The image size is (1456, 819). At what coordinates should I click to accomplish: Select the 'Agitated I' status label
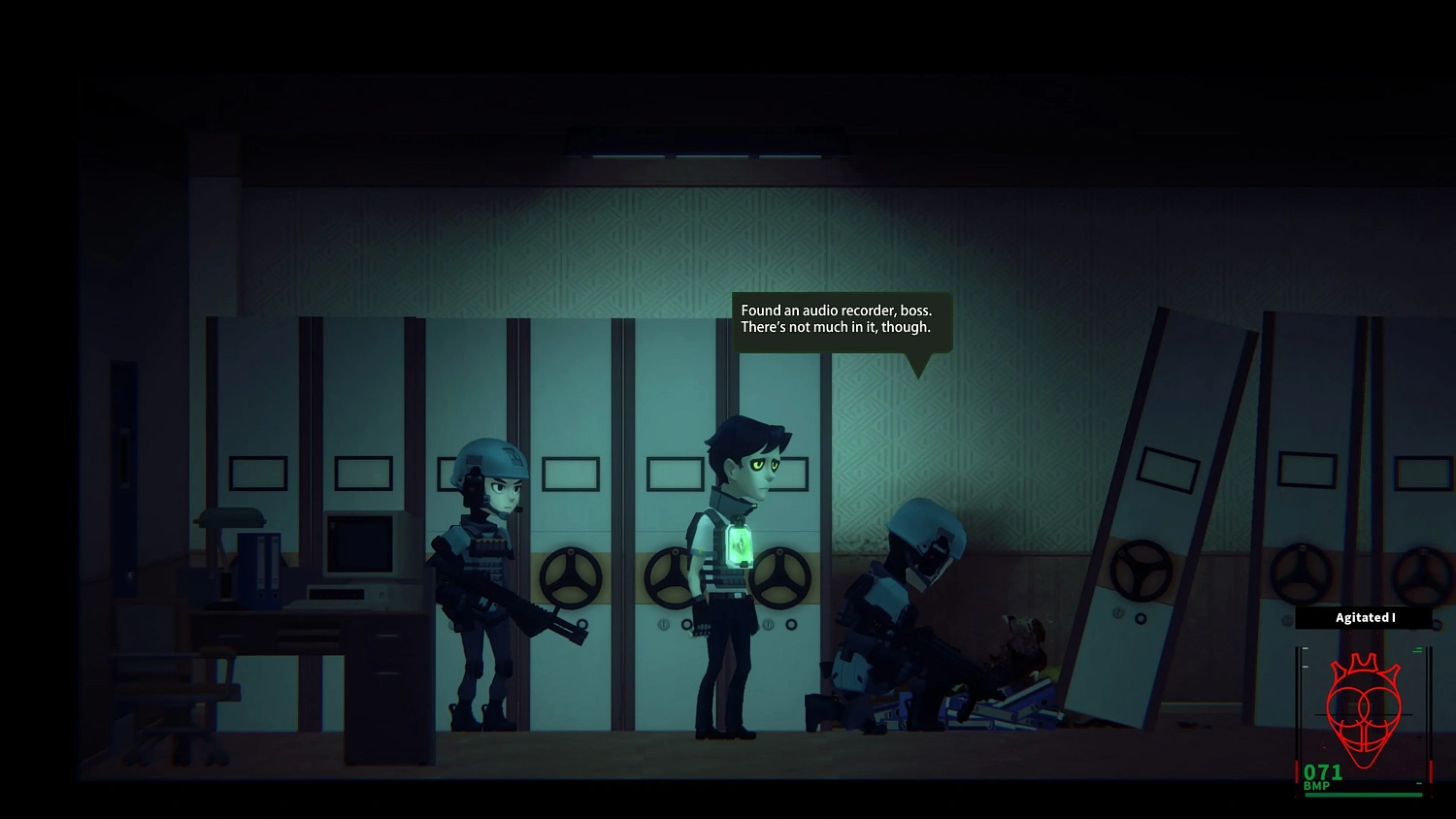tap(1364, 617)
